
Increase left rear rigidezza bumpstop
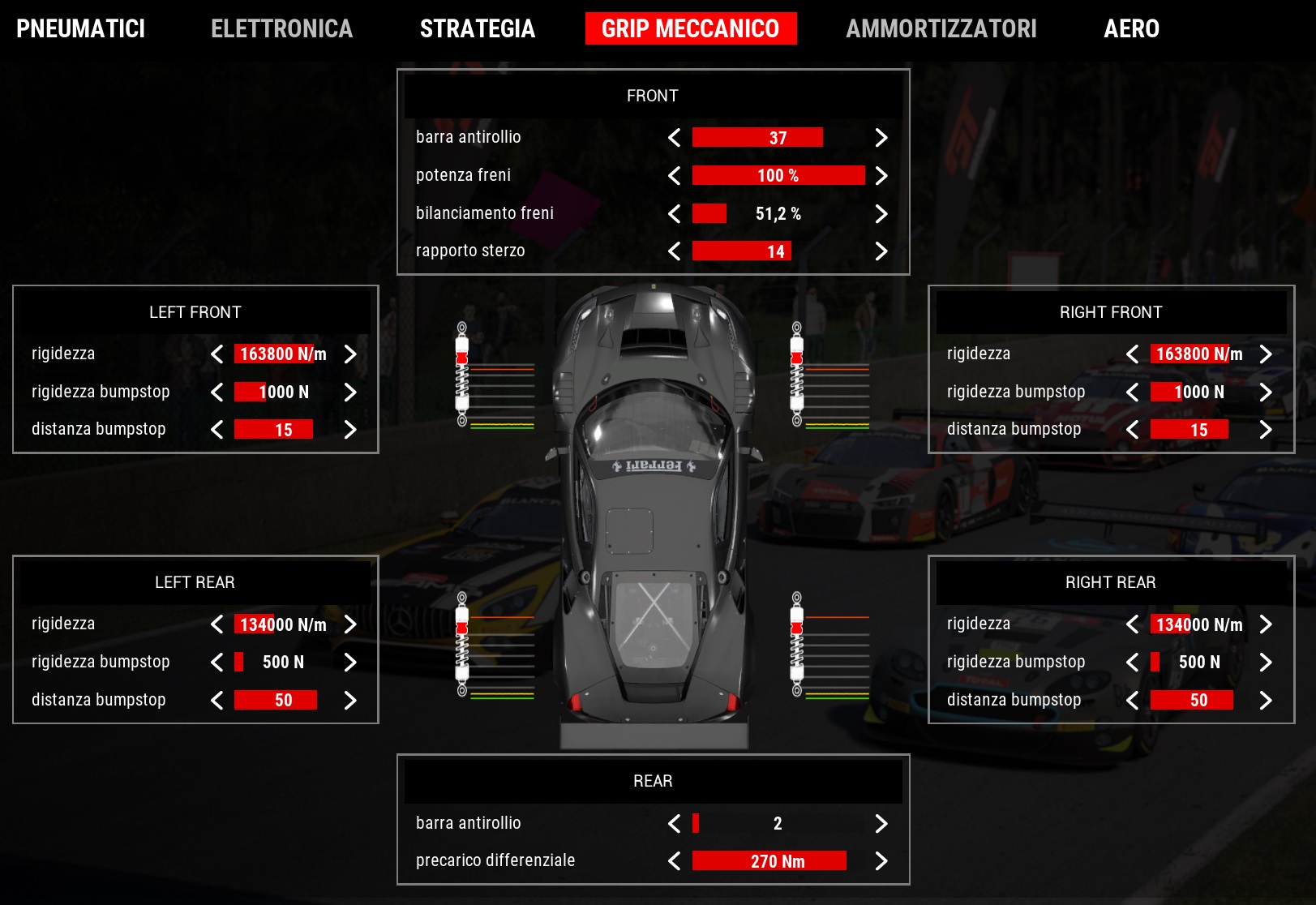click(350, 663)
